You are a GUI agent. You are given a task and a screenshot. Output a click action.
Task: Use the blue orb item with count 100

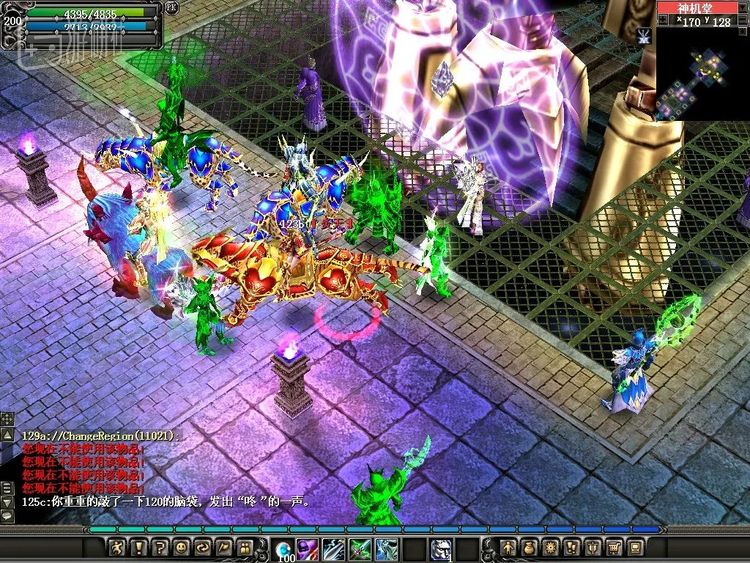[x=283, y=549]
